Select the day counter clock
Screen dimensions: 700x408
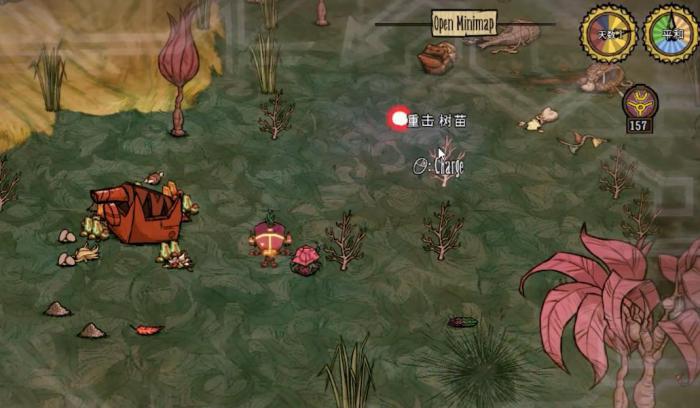tap(609, 34)
